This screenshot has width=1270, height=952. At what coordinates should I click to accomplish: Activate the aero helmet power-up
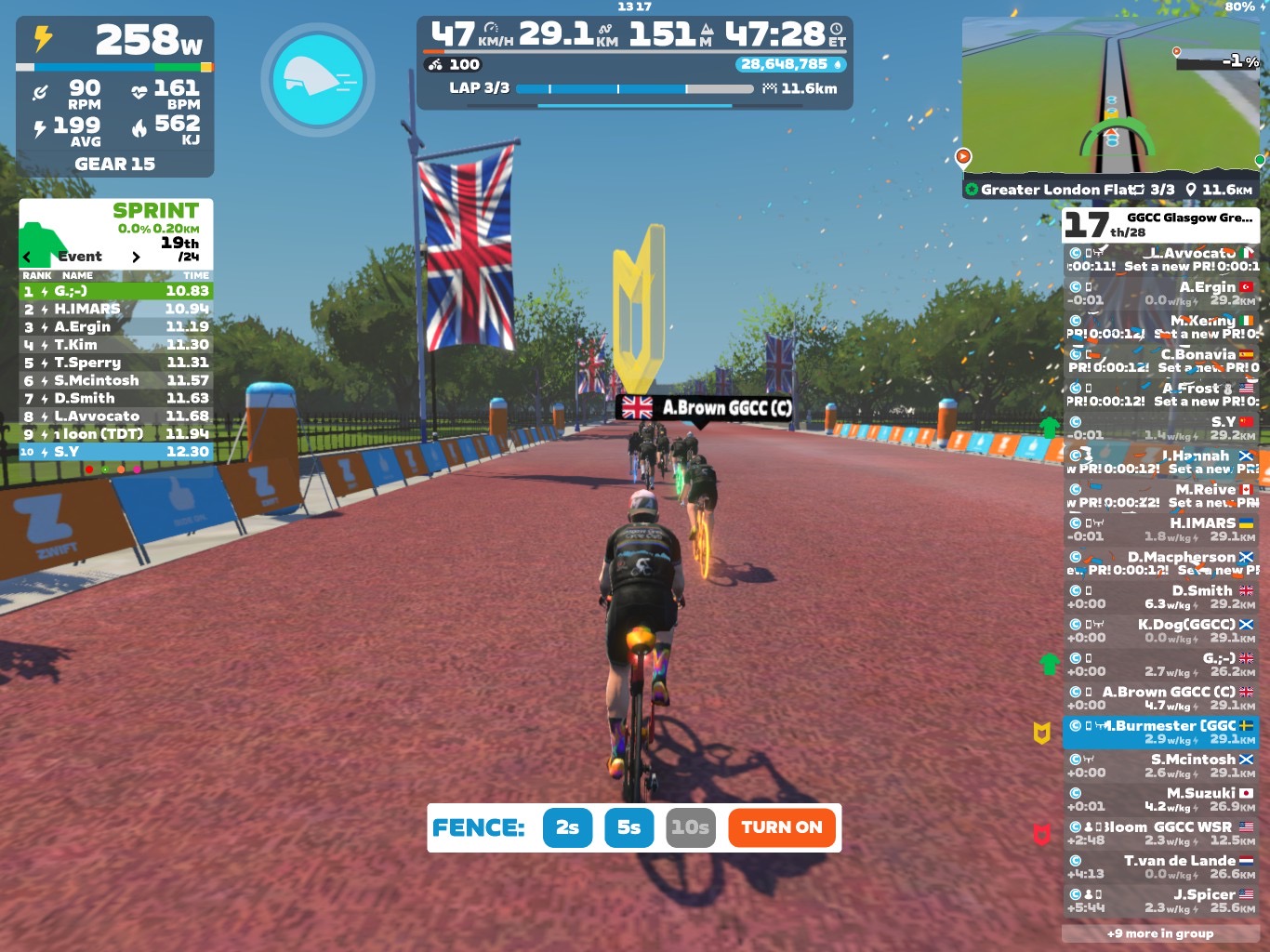point(318,80)
